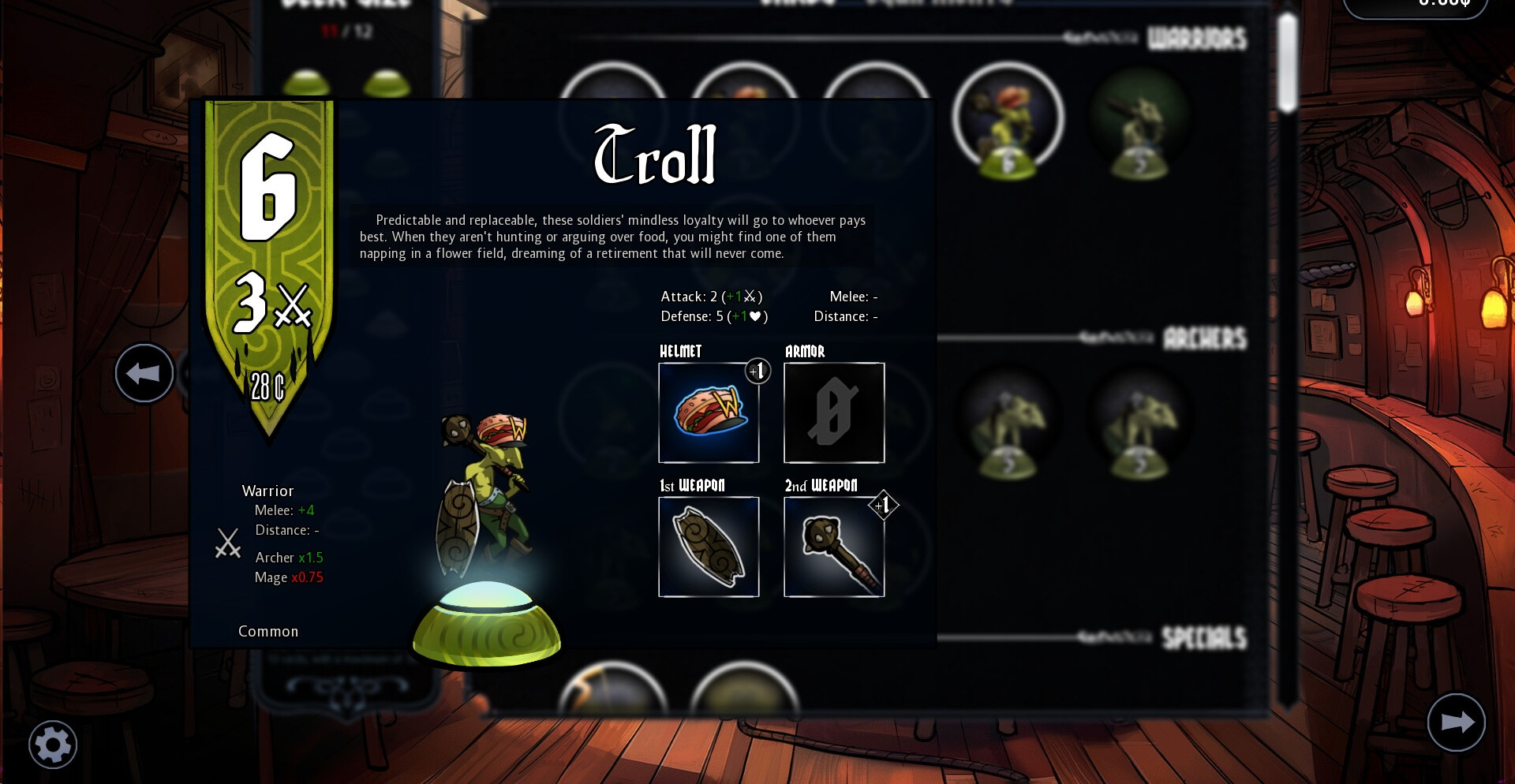Pick the spiked mace 2nd weapon slot
Viewport: 1515px width, 784px height.
834,547
